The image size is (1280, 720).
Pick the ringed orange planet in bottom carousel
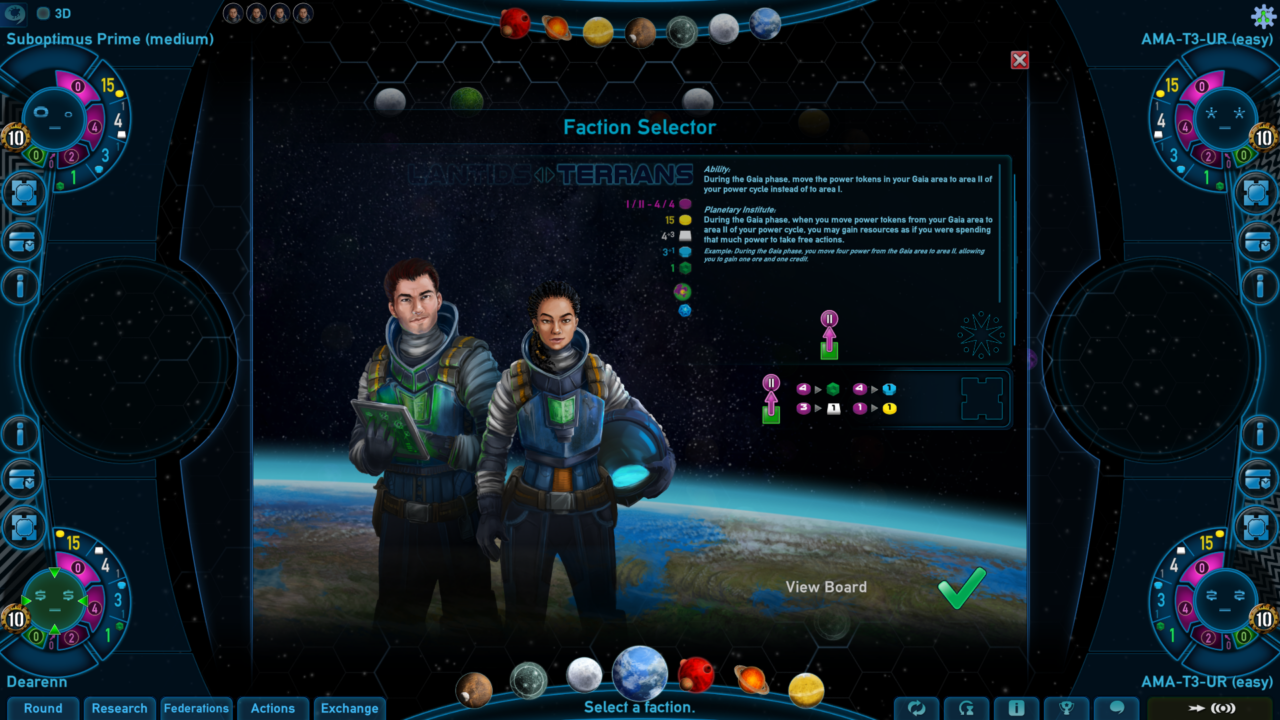pyautogui.click(x=751, y=680)
